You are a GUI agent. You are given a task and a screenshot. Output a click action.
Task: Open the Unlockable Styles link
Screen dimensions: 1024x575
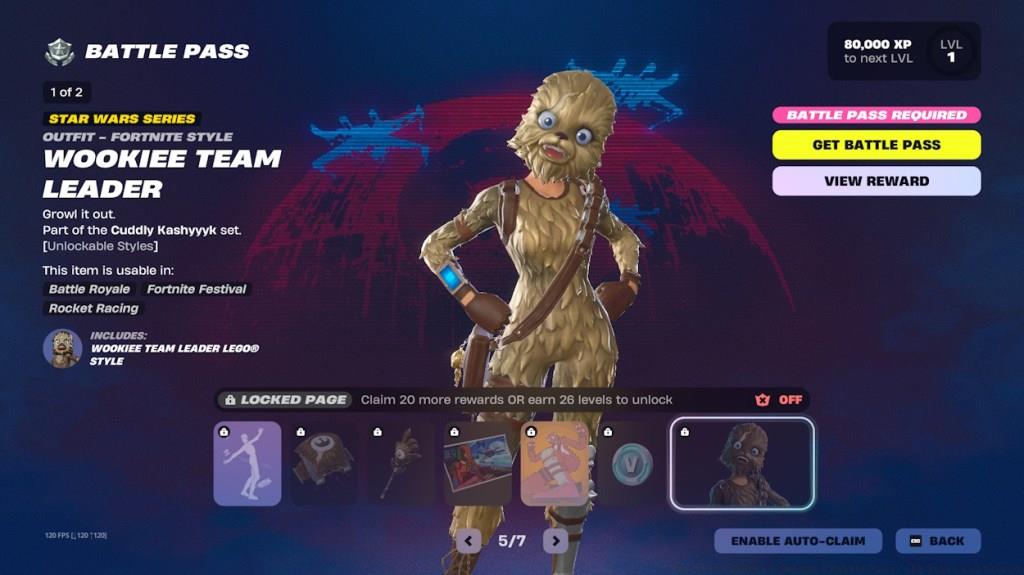pyautogui.click(x=100, y=246)
